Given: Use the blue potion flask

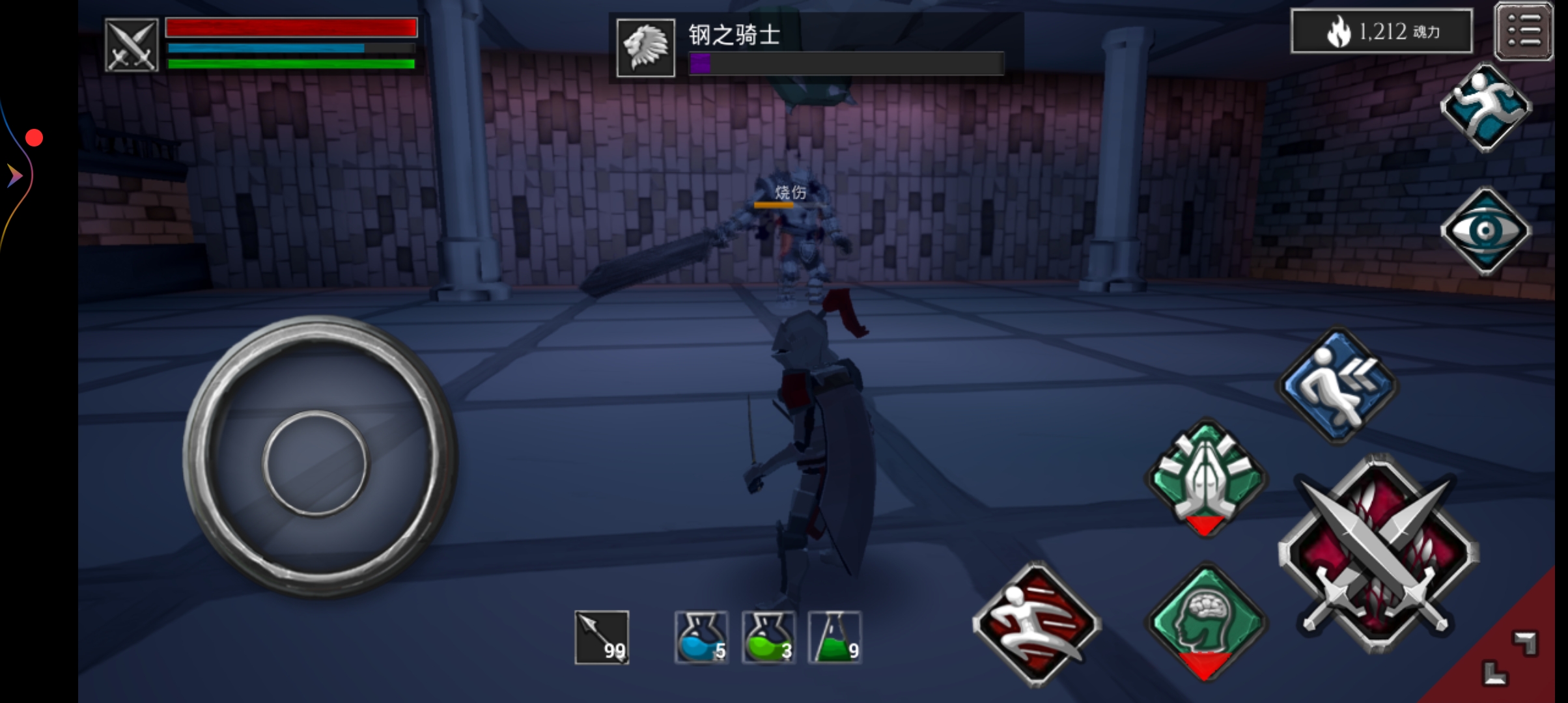Looking at the screenshot, I should [701, 639].
